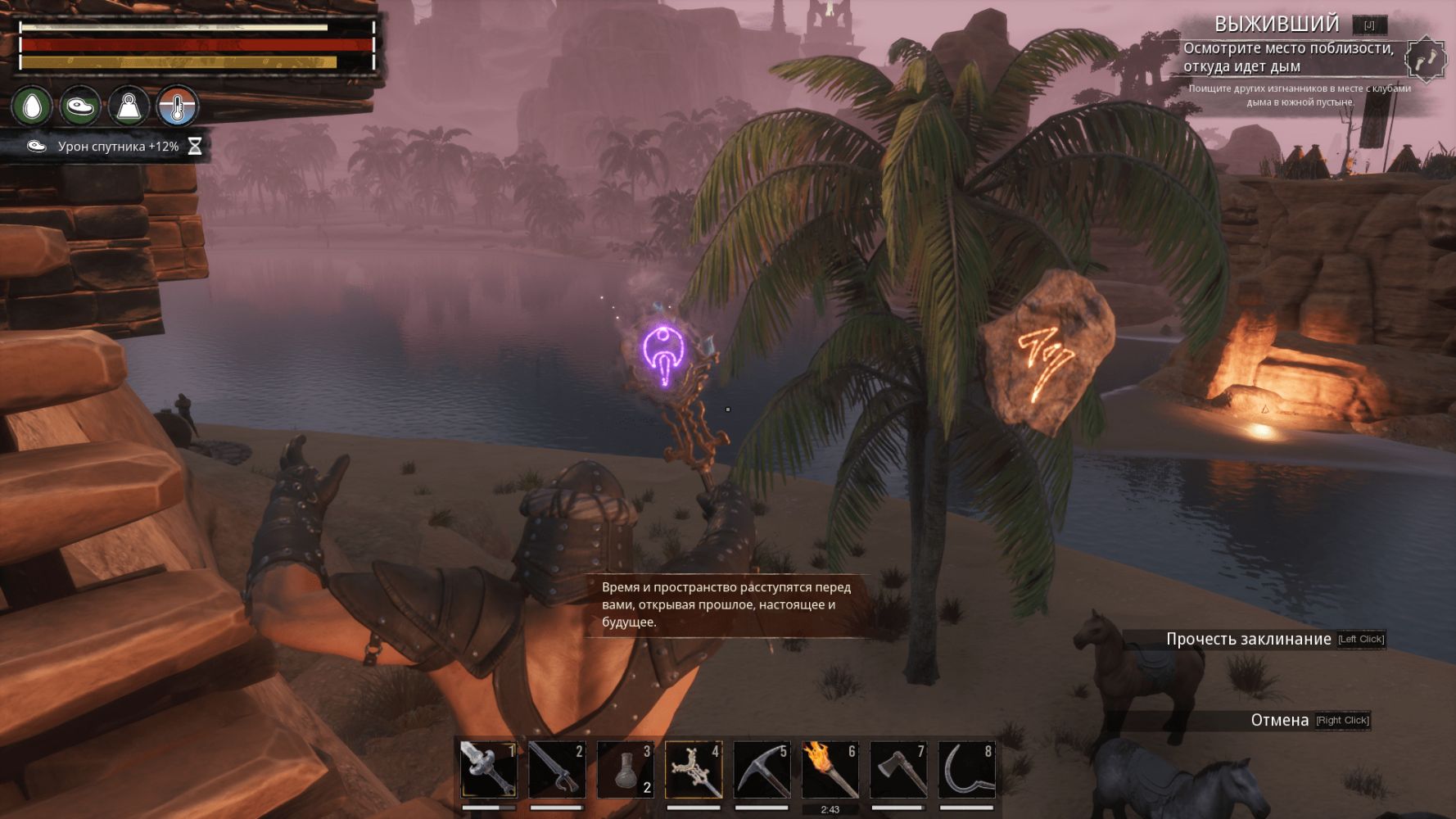
Task: Select the sorcery staff in slot 4
Action: 694,770
